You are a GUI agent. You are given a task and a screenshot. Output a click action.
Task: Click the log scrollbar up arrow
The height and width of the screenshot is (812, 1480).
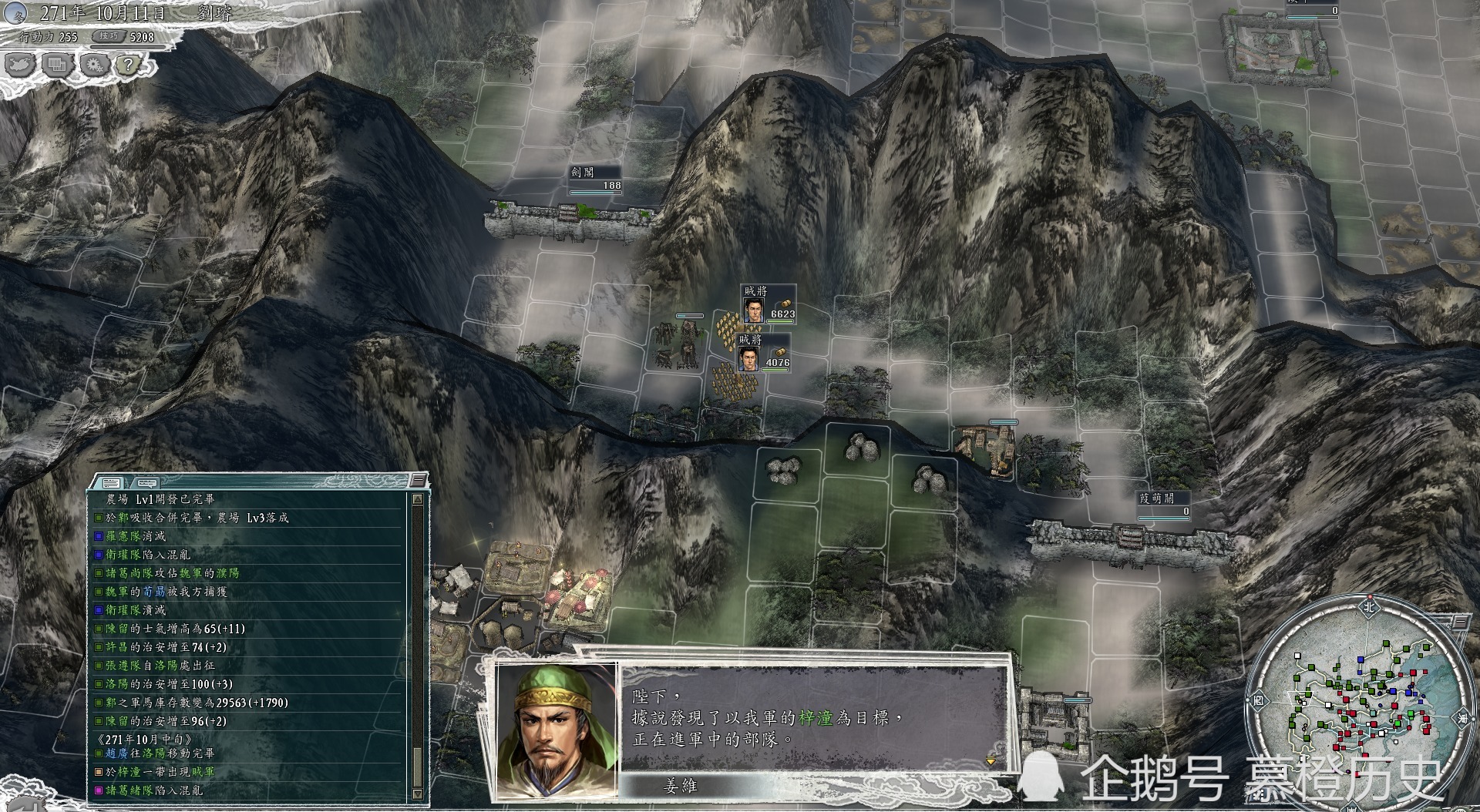coord(418,499)
